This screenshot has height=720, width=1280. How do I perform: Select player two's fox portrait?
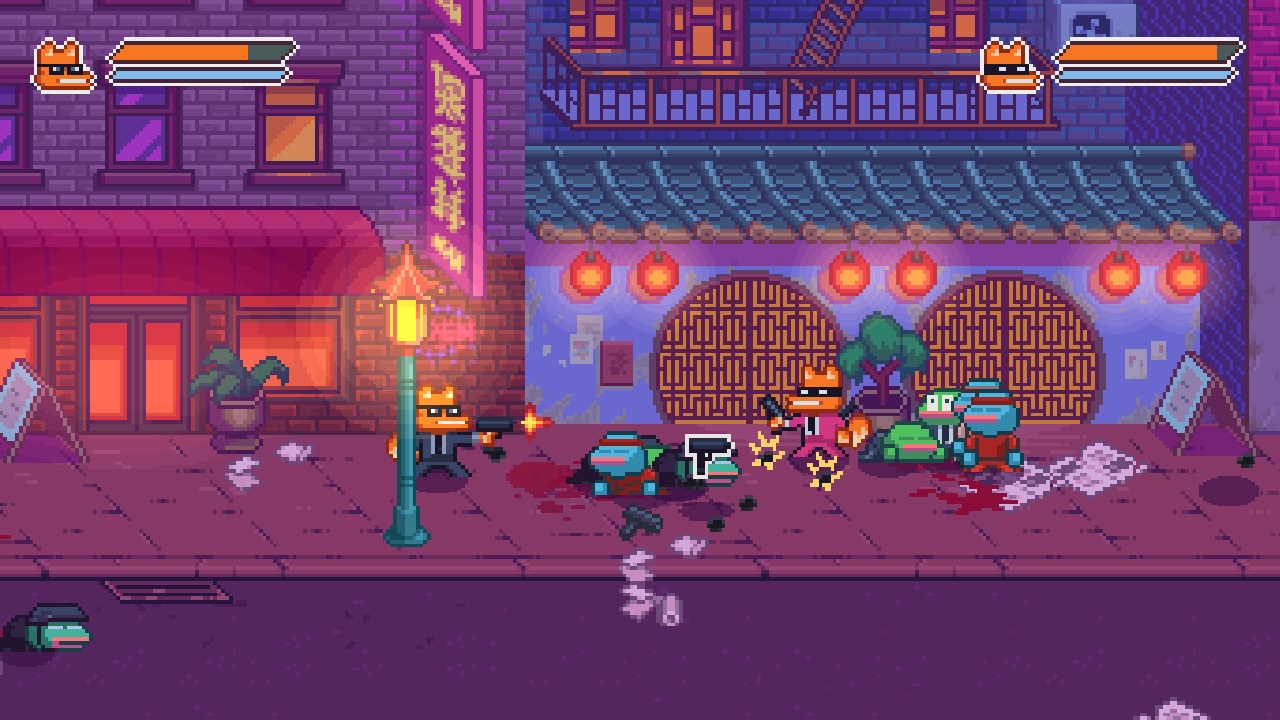[1009, 66]
